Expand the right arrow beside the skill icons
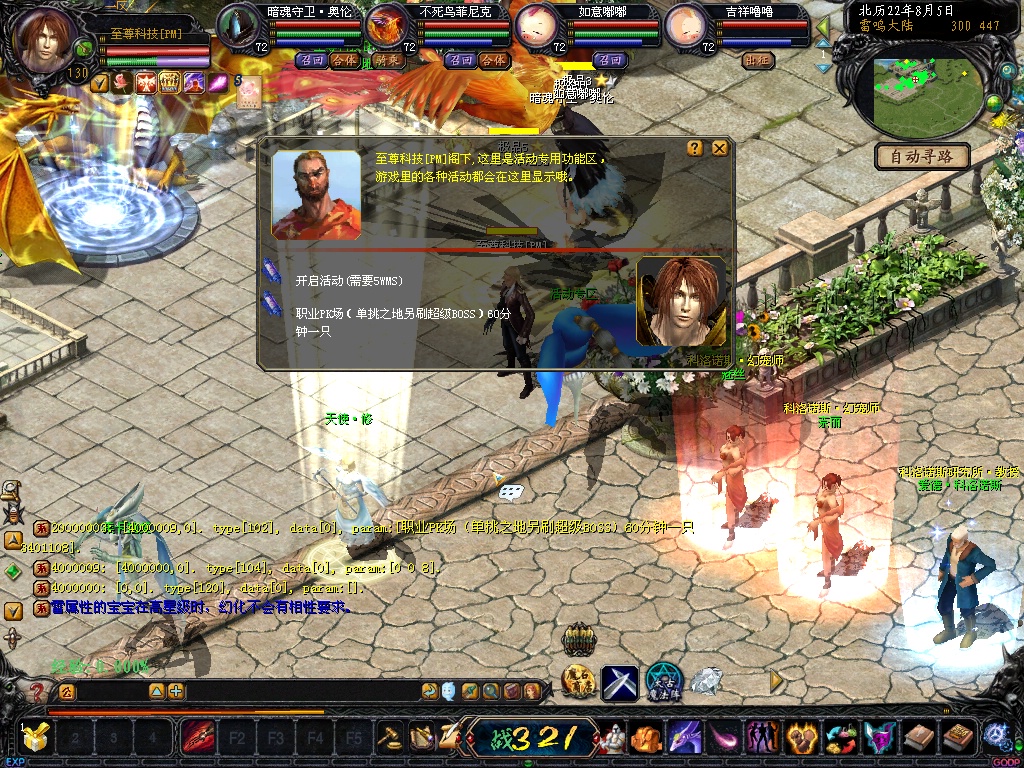Screen dimensions: 1024x768 pyautogui.click(x=776, y=681)
